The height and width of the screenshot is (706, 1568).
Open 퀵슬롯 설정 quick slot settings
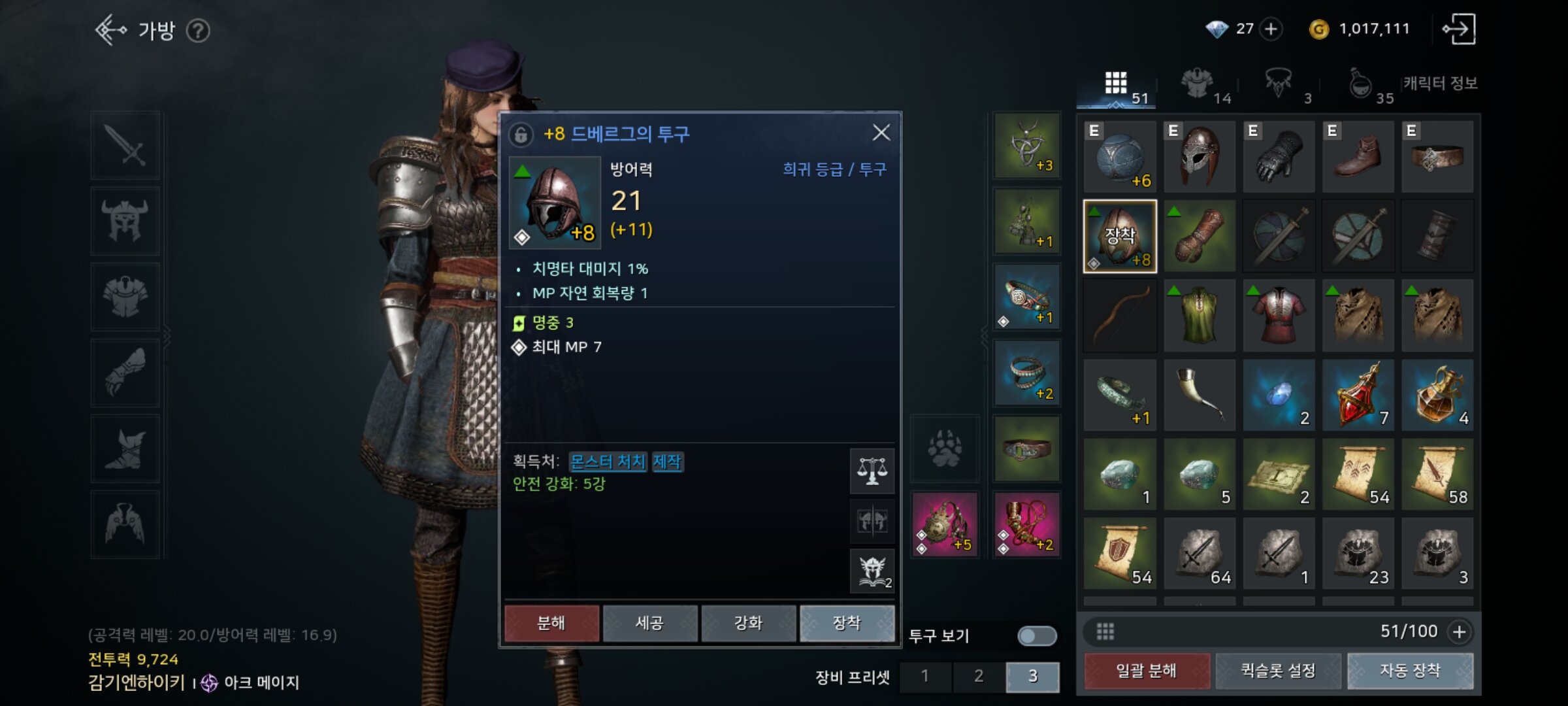(1278, 671)
